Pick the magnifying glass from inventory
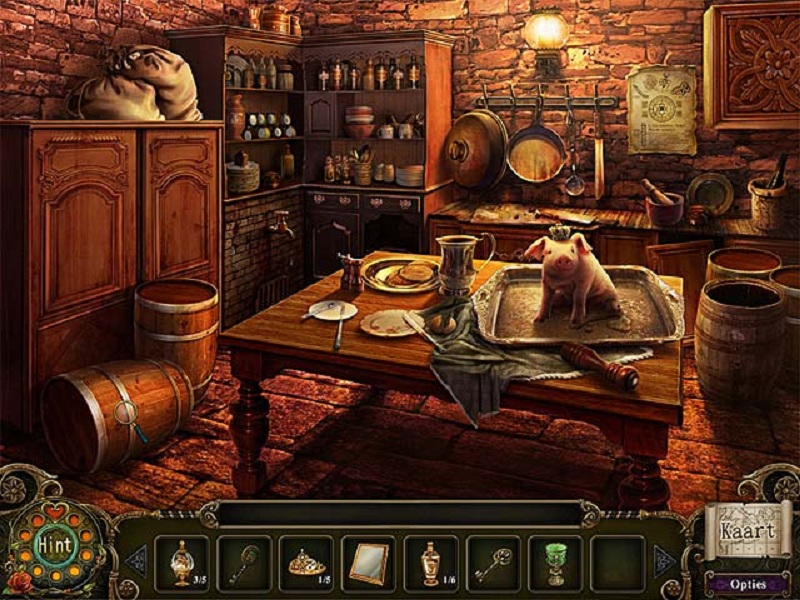This screenshot has height=600, width=800. click(x=243, y=563)
